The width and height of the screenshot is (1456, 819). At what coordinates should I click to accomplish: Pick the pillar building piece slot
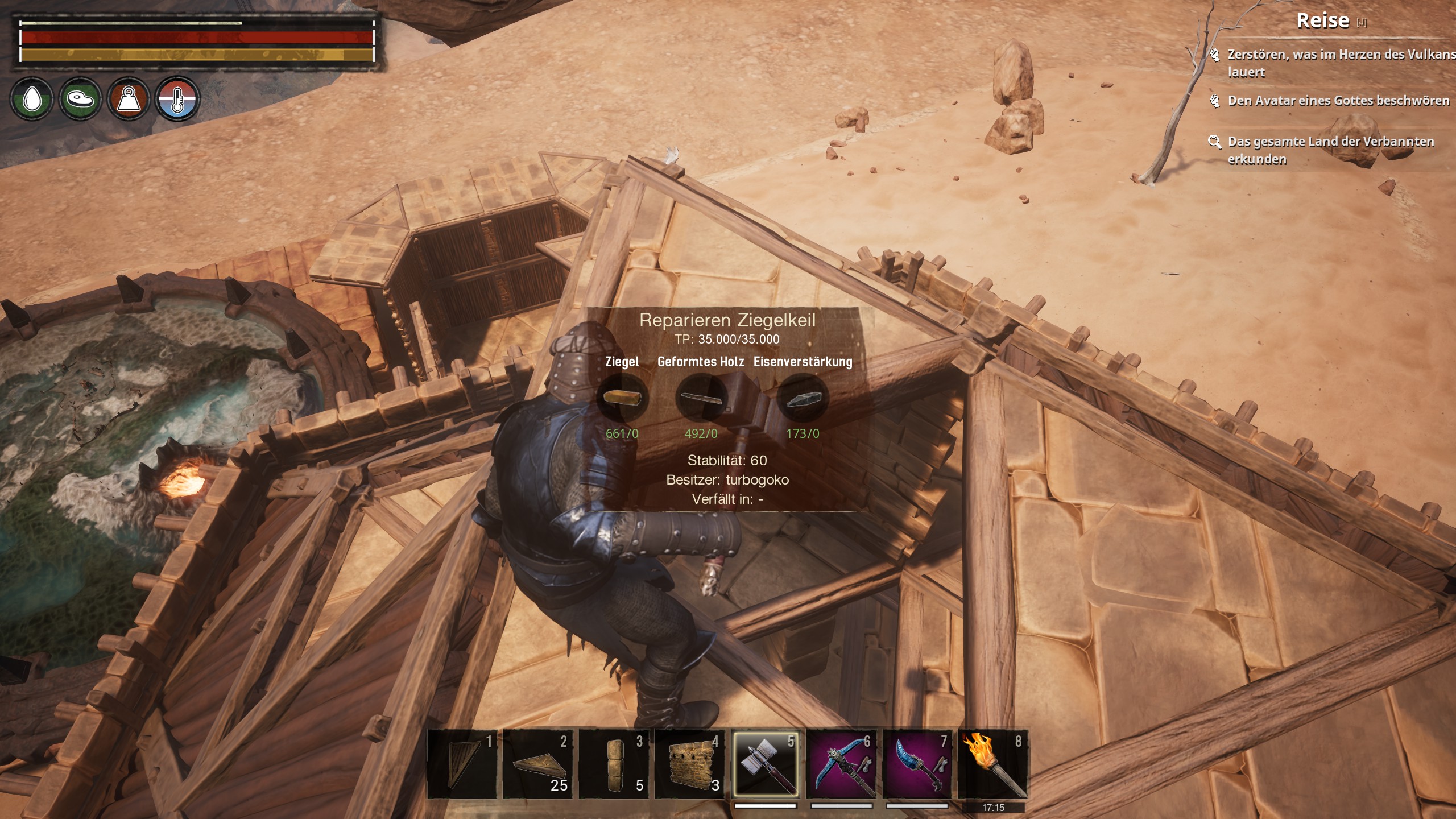(x=614, y=764)
